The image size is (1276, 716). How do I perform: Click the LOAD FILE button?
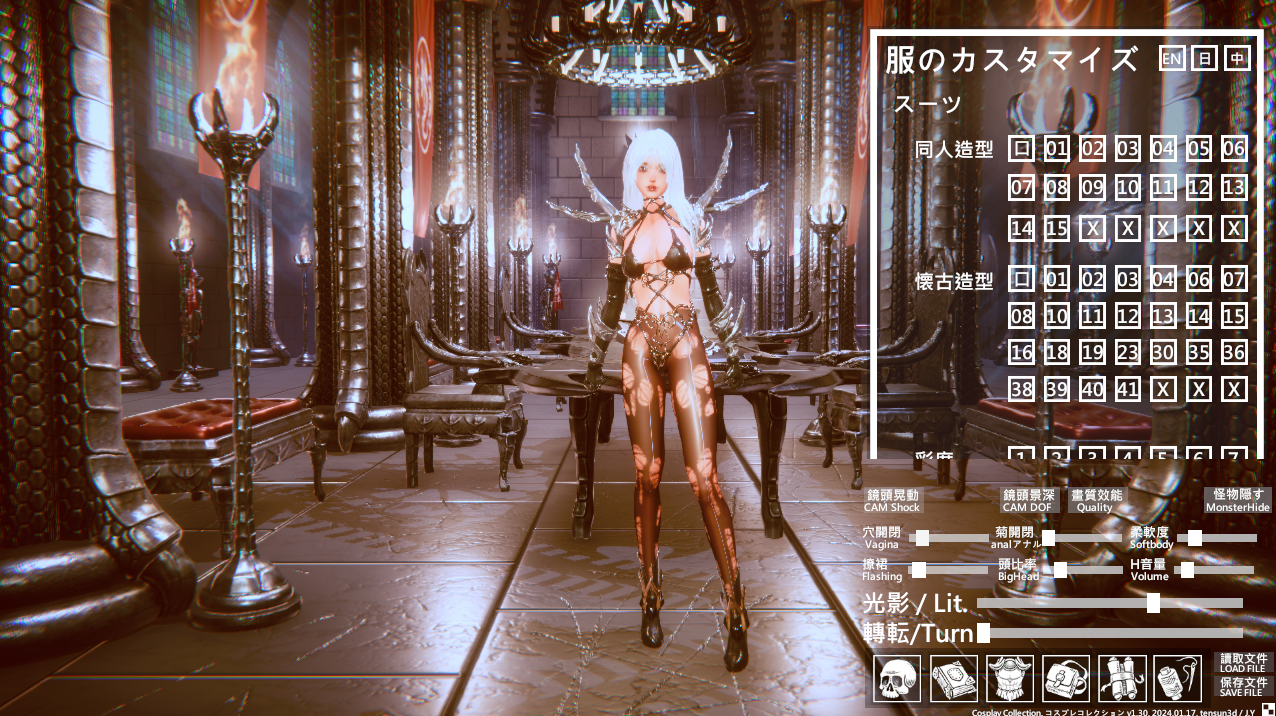(x=1244, y=663)
